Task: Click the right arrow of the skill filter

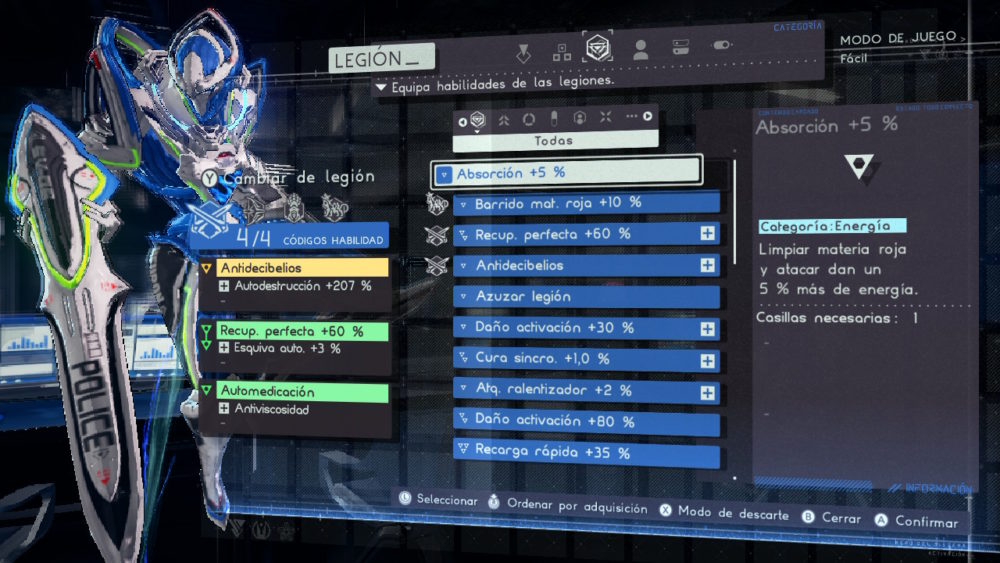Action: [648, 117]
